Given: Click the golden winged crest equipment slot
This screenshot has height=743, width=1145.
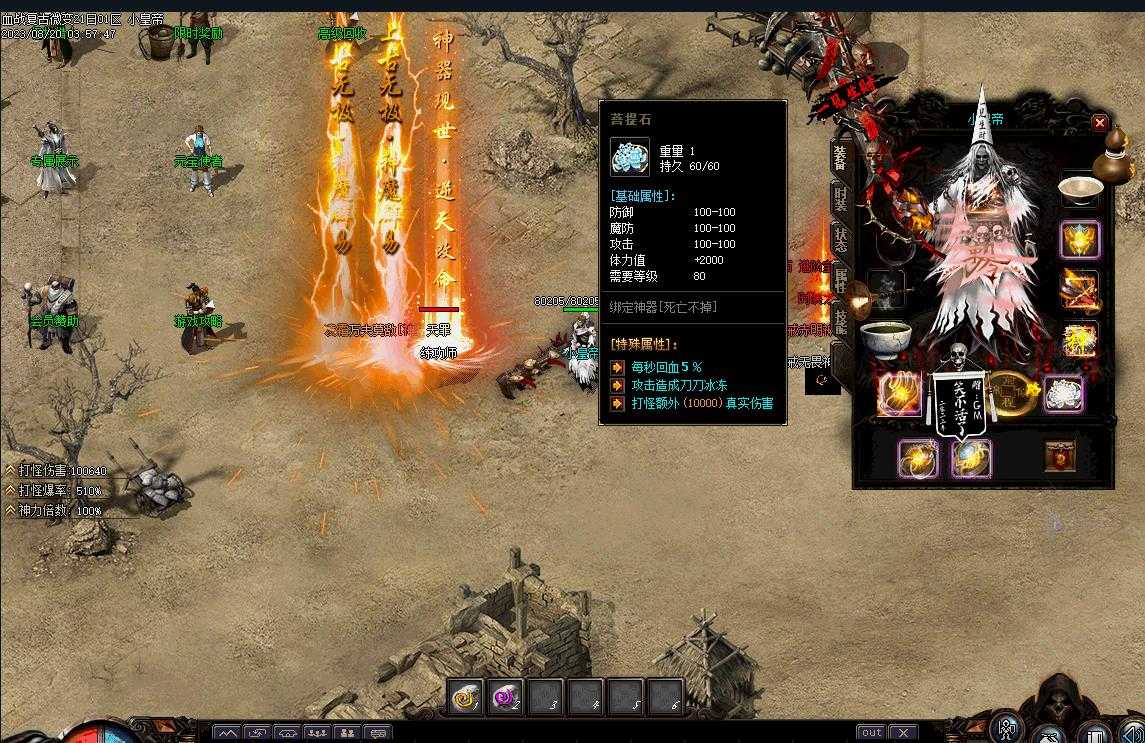Looking at the screenshot, I should pyautogui.click(x=1080, y=239).
